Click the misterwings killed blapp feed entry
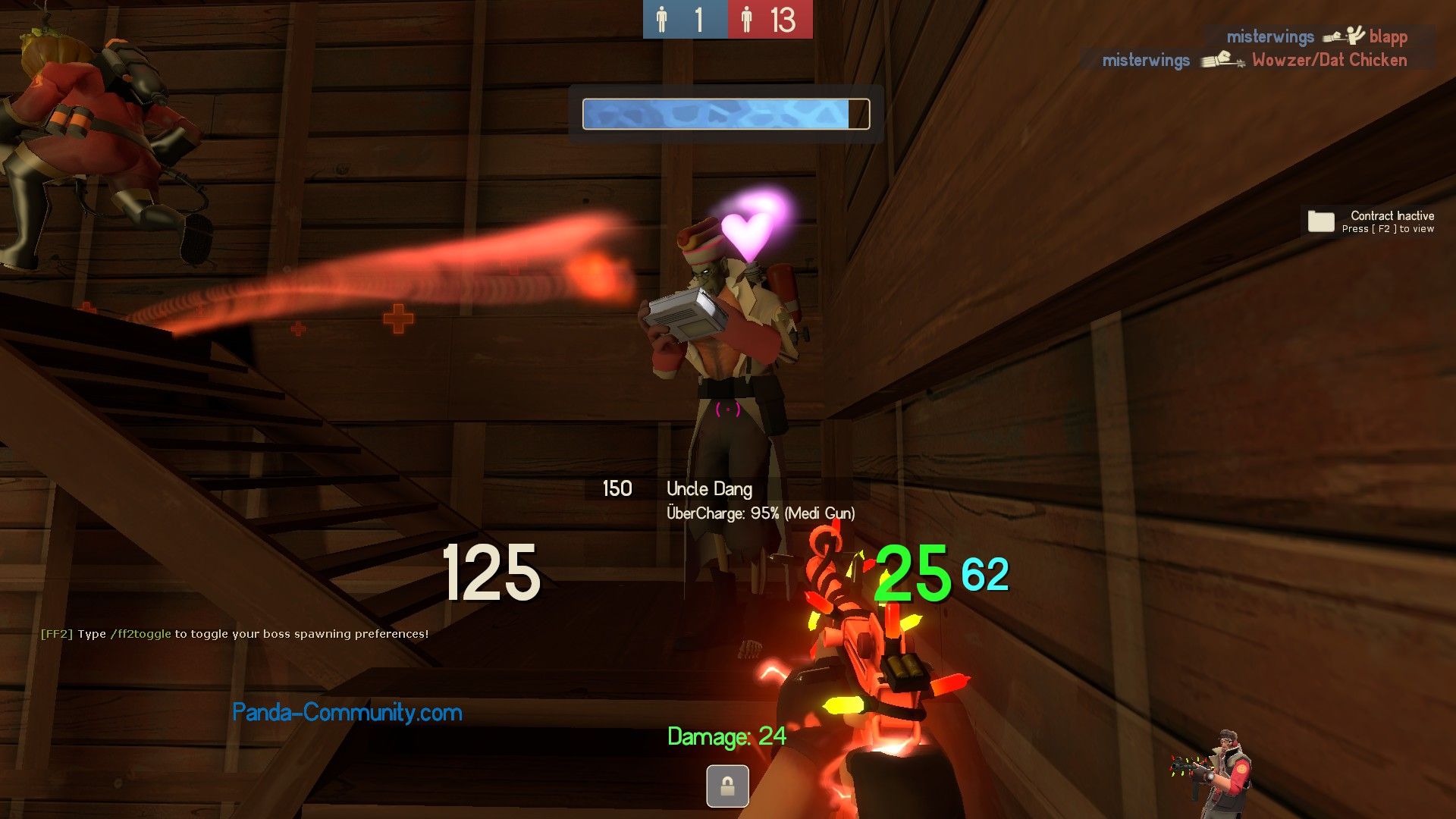 pos(1316,36)
